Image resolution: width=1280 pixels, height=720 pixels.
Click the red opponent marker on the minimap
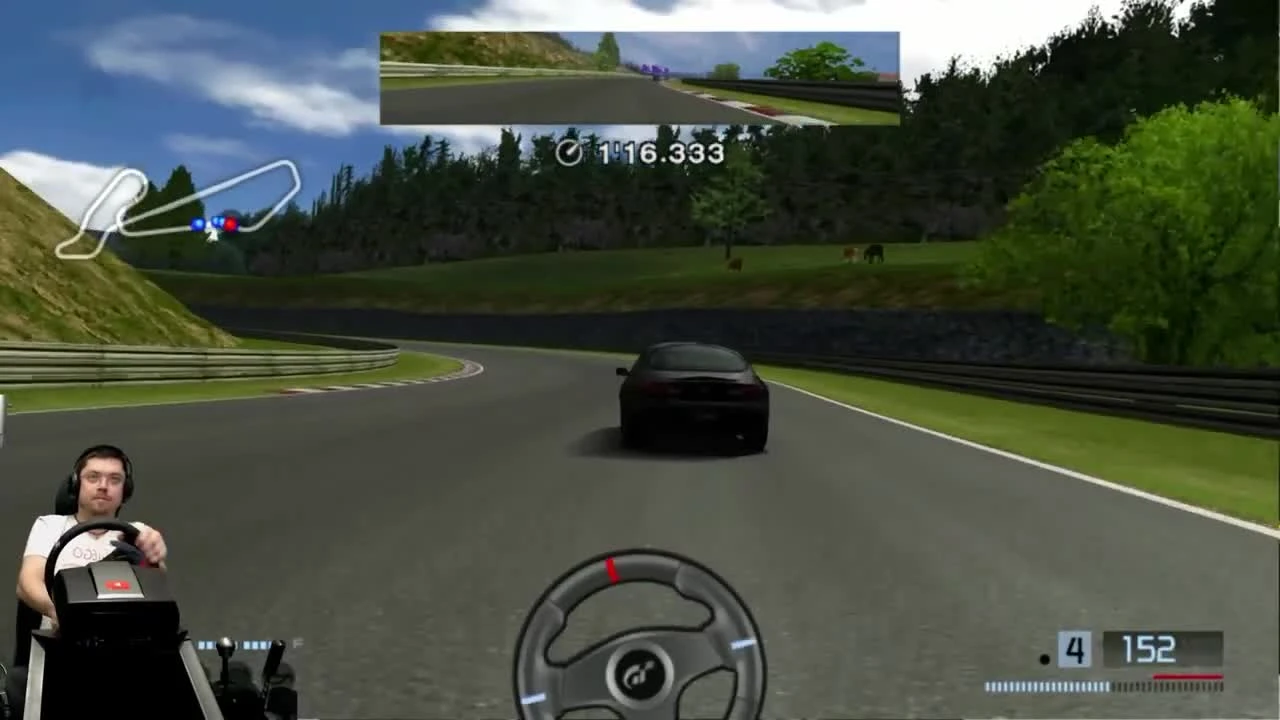(231, 226)
